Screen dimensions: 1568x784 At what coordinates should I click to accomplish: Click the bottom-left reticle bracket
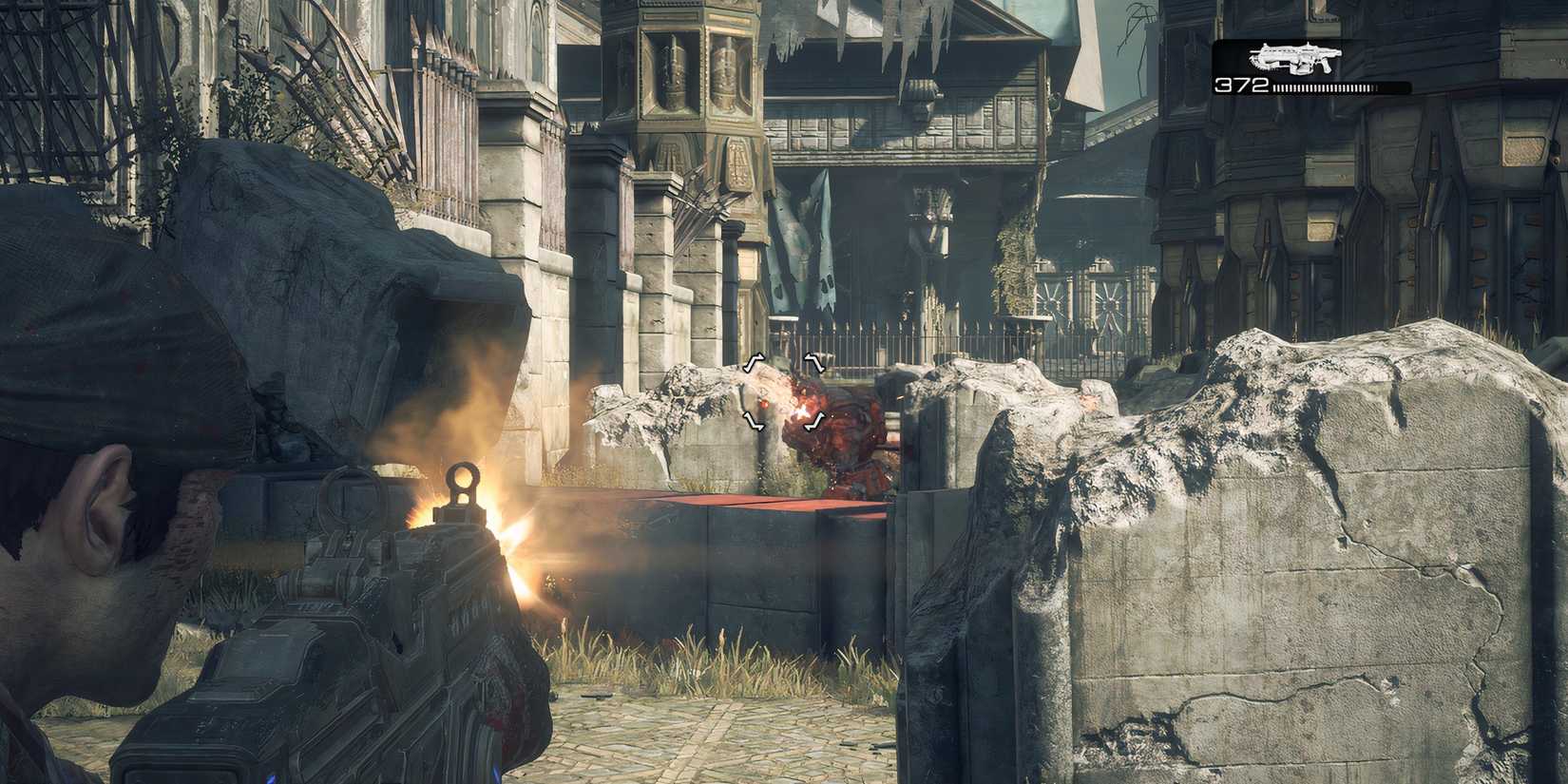pyautogui.click(x=754, y=423)
